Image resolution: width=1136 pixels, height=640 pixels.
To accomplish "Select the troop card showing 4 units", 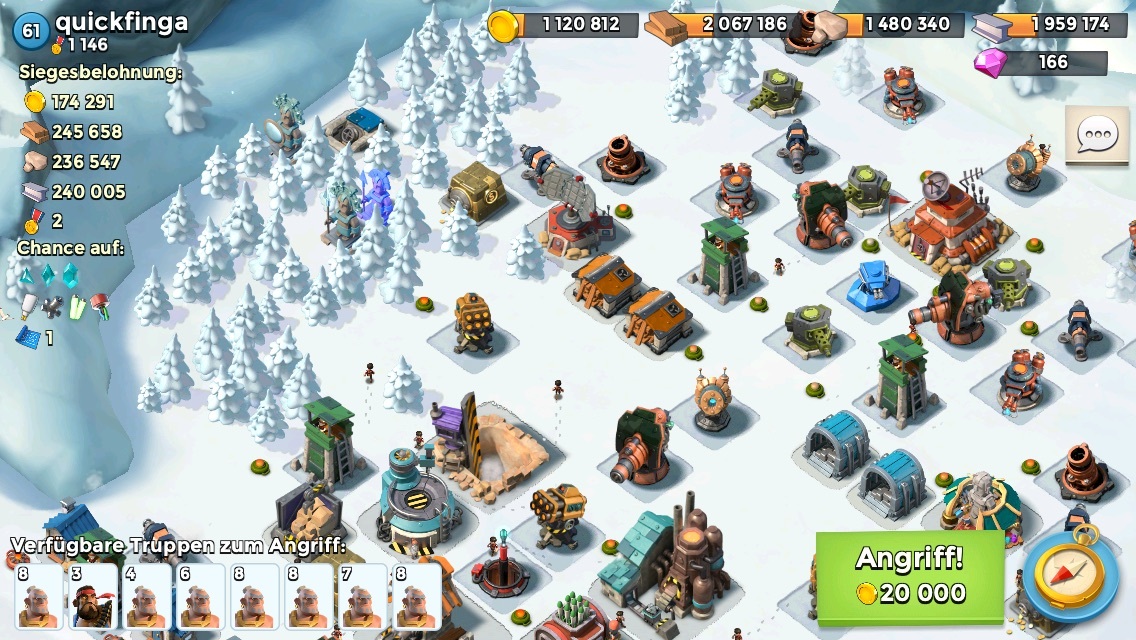I will click(146, 598).
